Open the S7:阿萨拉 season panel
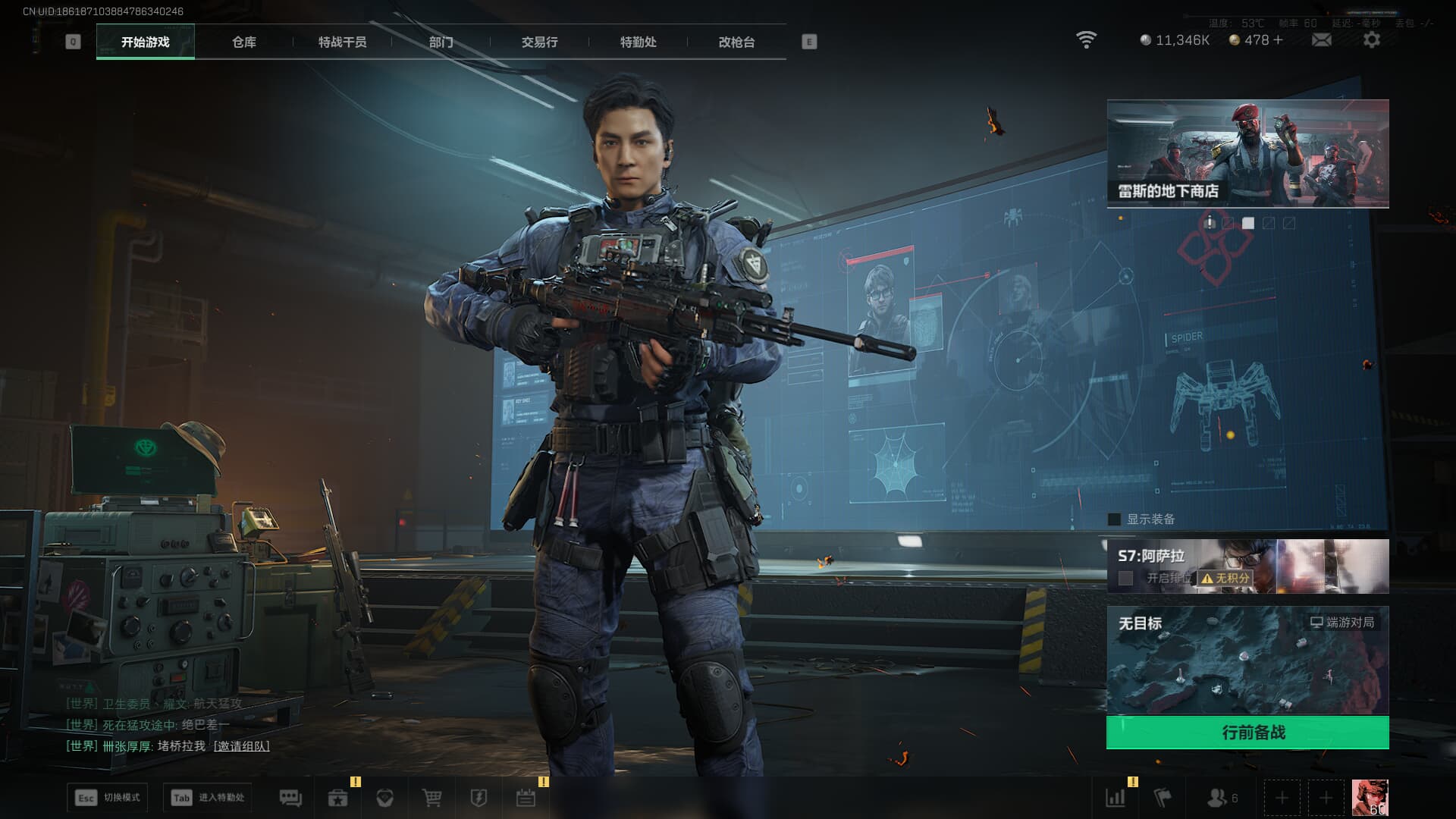 [1247, 566]
